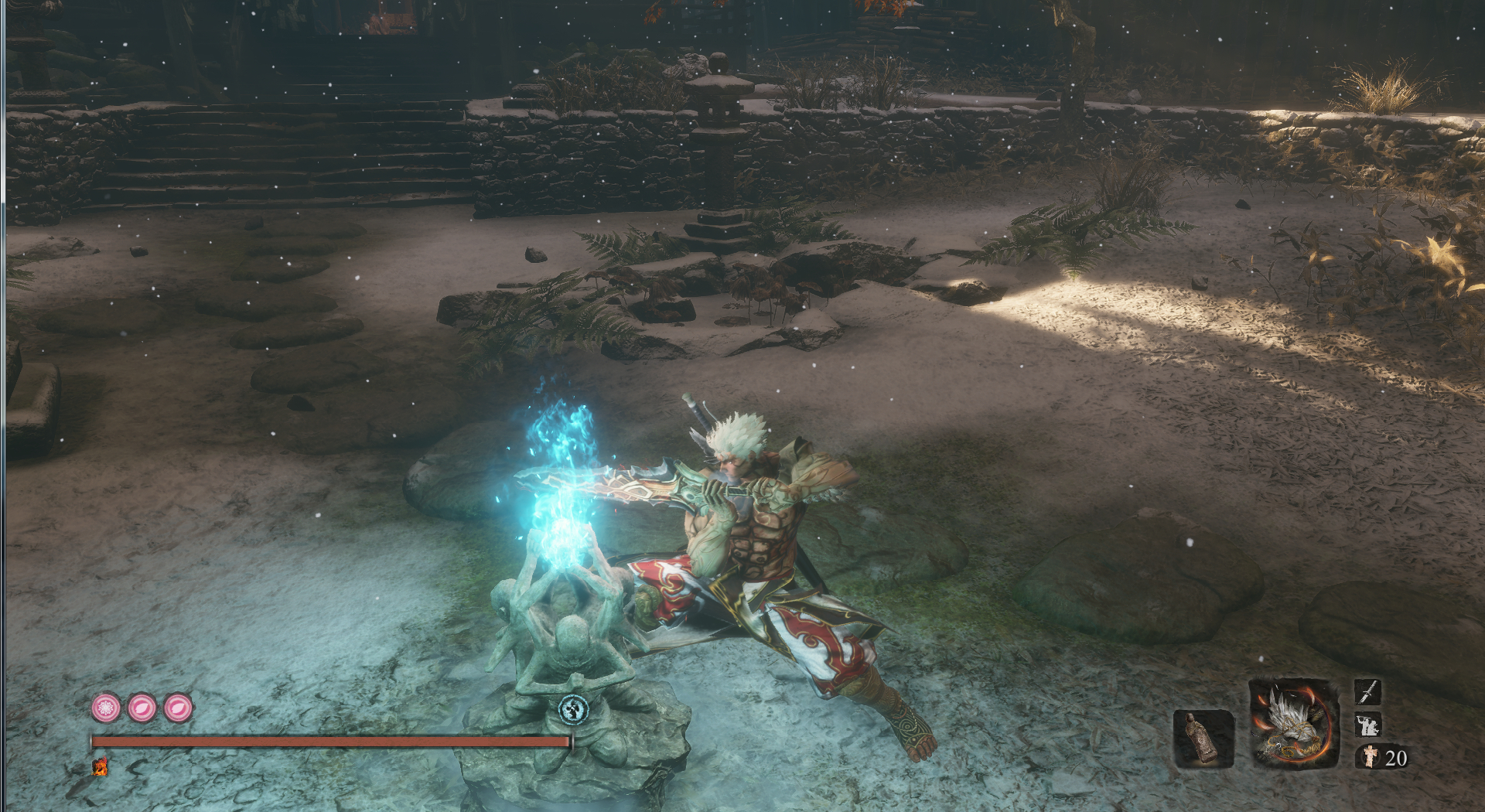Select the Sculptor's Idol marker icon
Image resolution: width=1485 pixels, height=812 pixels.
pyautogui.click(x=573, y=709)
